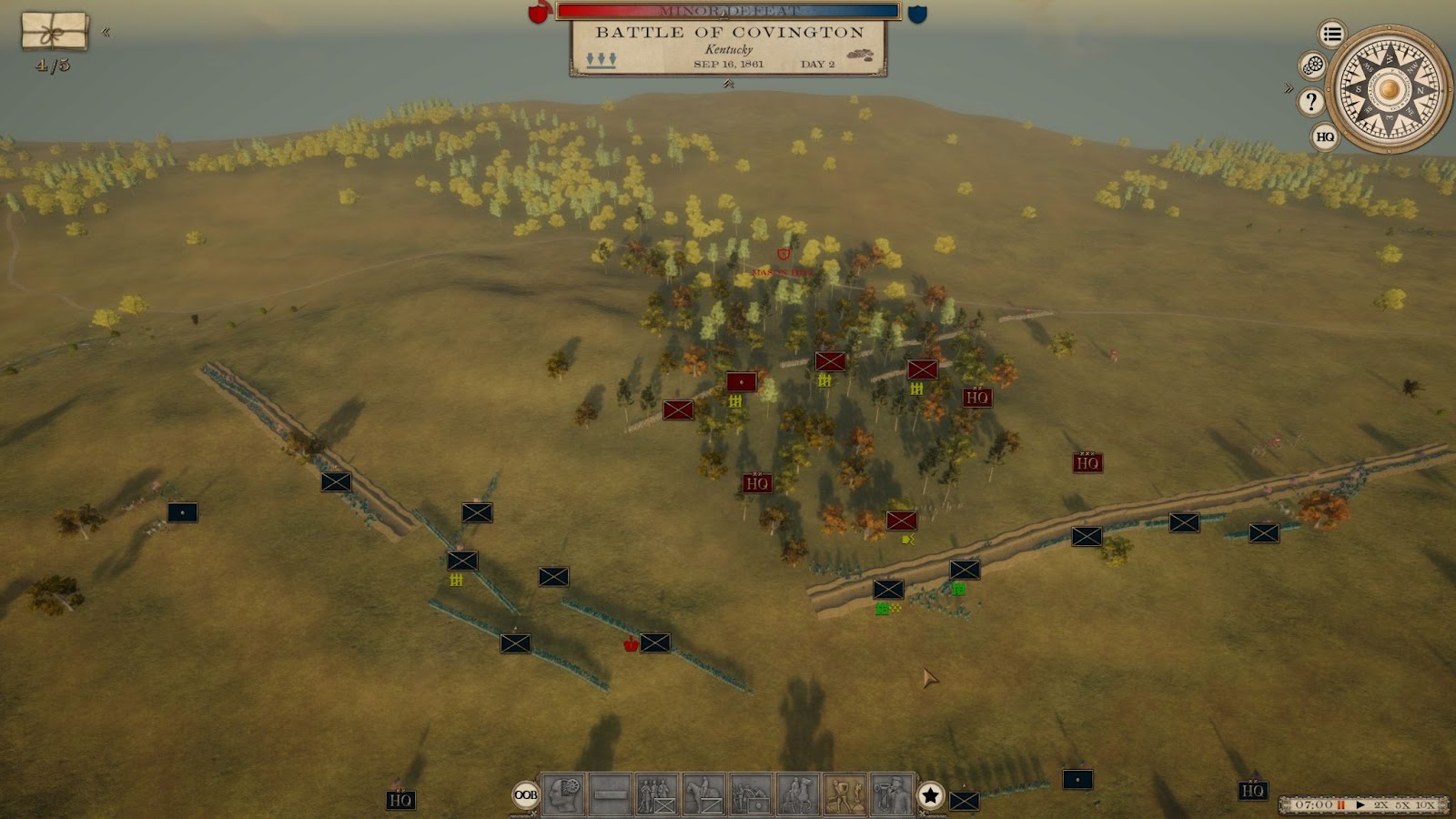Choose the single cavalry rider command icon
Image resolution: width=1456 pixels, height=819 pixels.
coord(703,794)
